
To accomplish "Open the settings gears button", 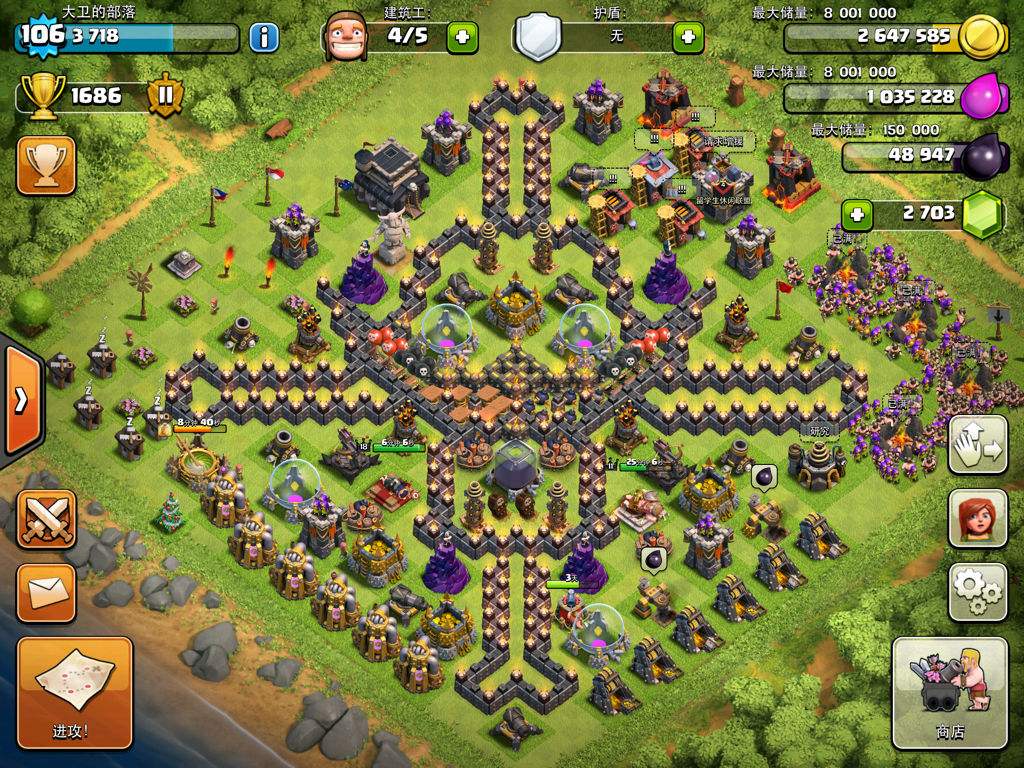I will (x=977, y=592).
